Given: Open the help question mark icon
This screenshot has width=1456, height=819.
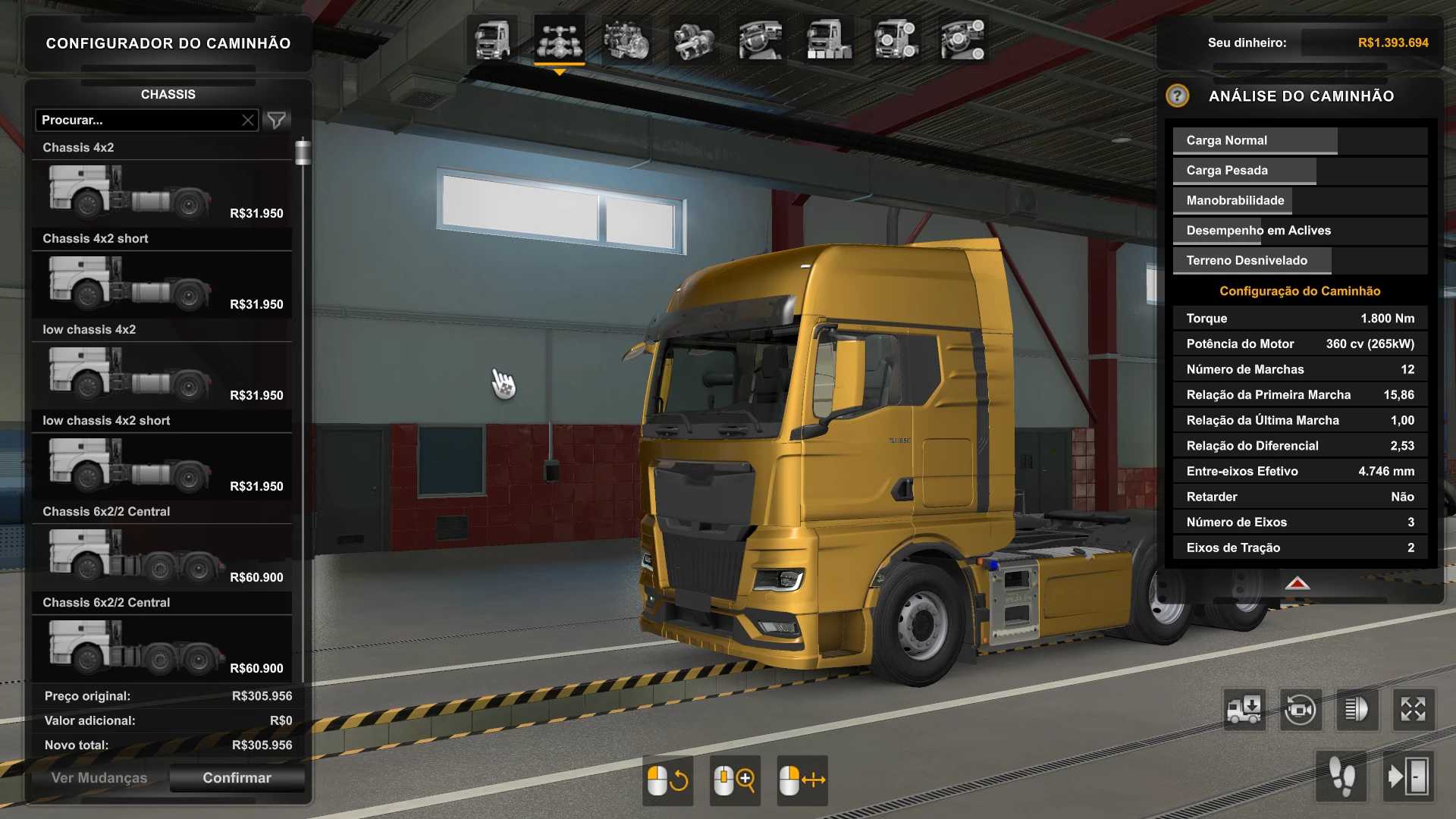Looking at the screenshot, I should click(1177, 96).
